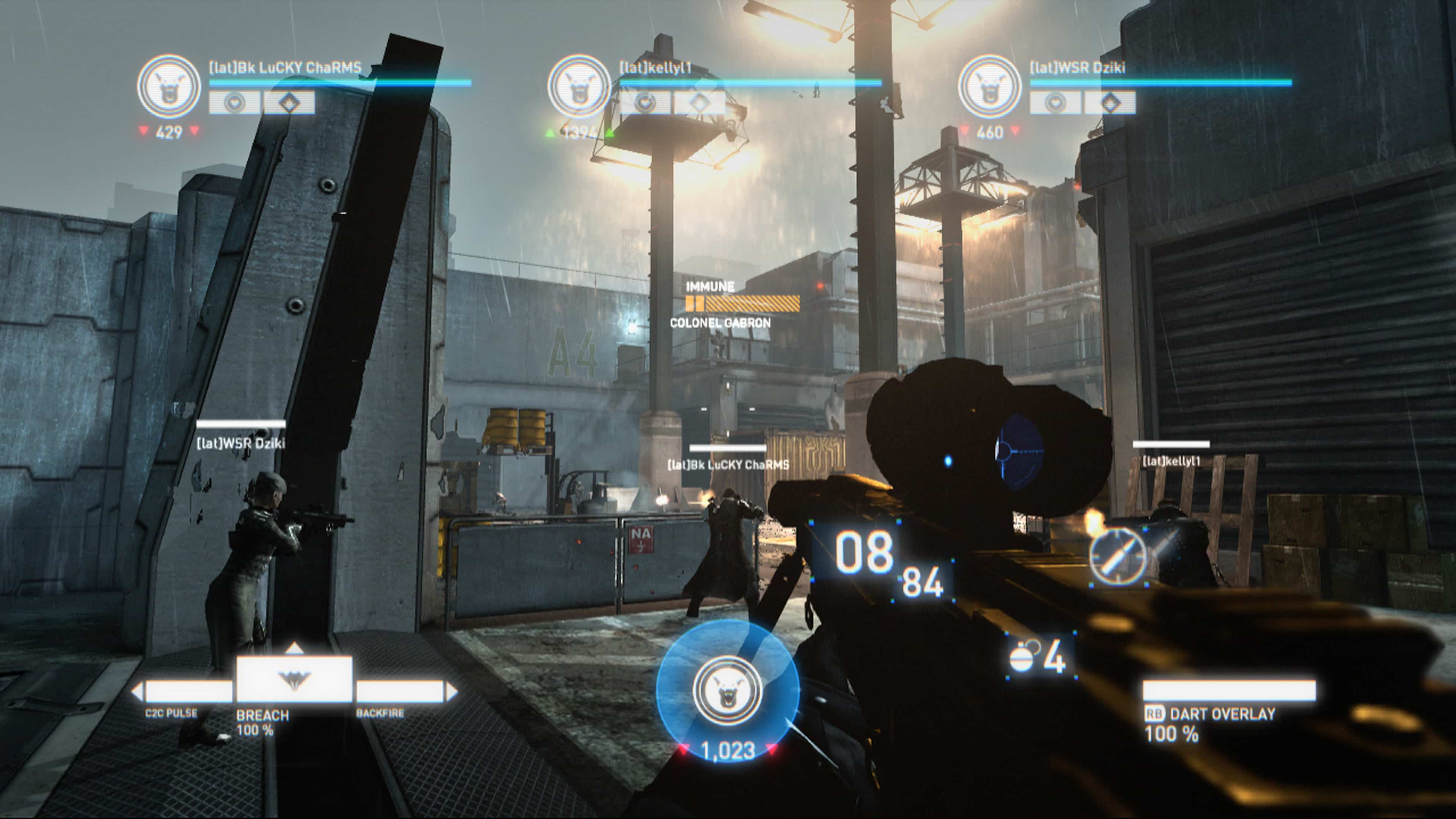Click the heart icon under kellyl1's bar
The height and width of the screenshot is (819, 1456).
click(x=645, y=103)
